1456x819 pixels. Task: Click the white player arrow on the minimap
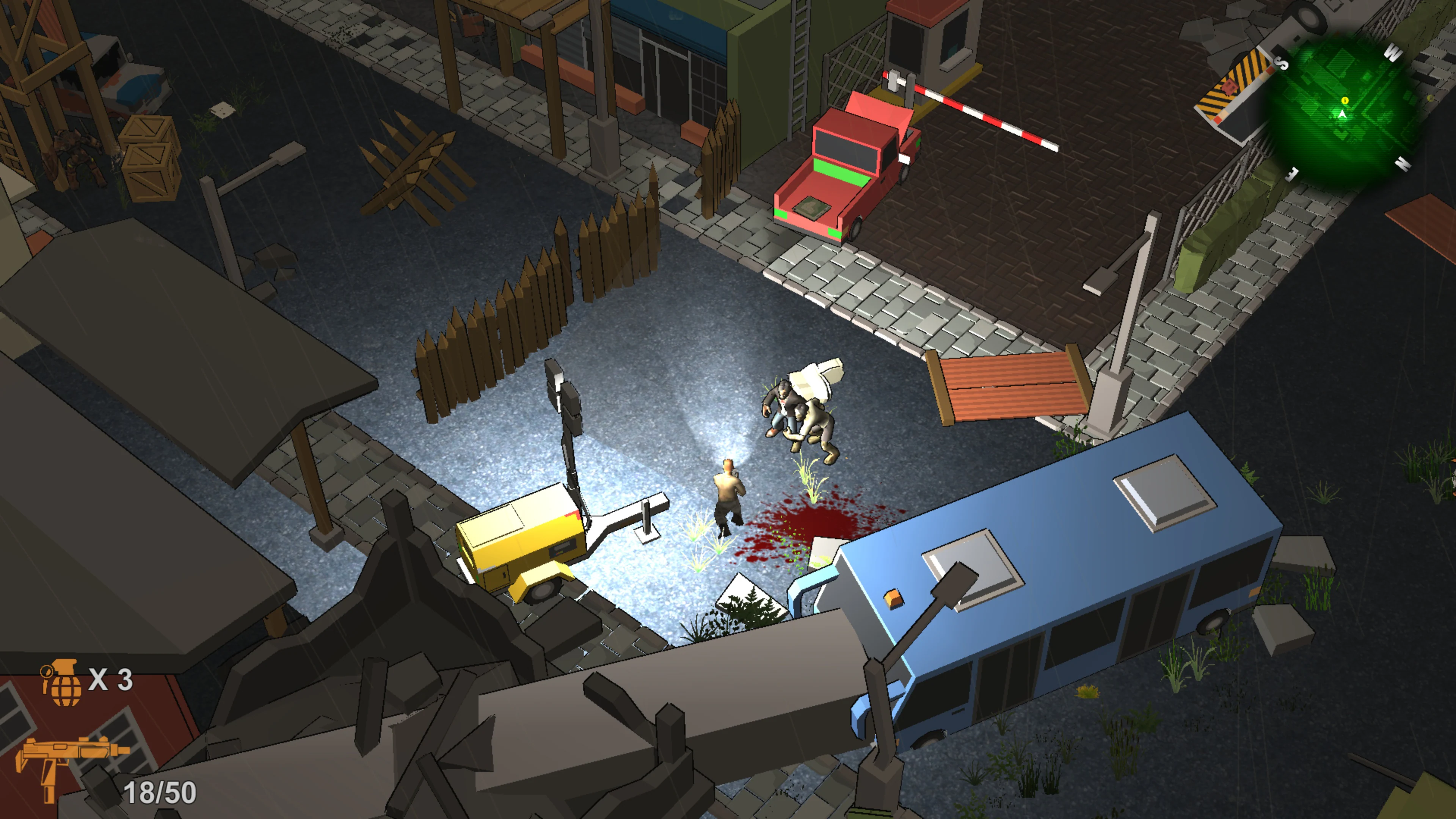point(1342,115)
